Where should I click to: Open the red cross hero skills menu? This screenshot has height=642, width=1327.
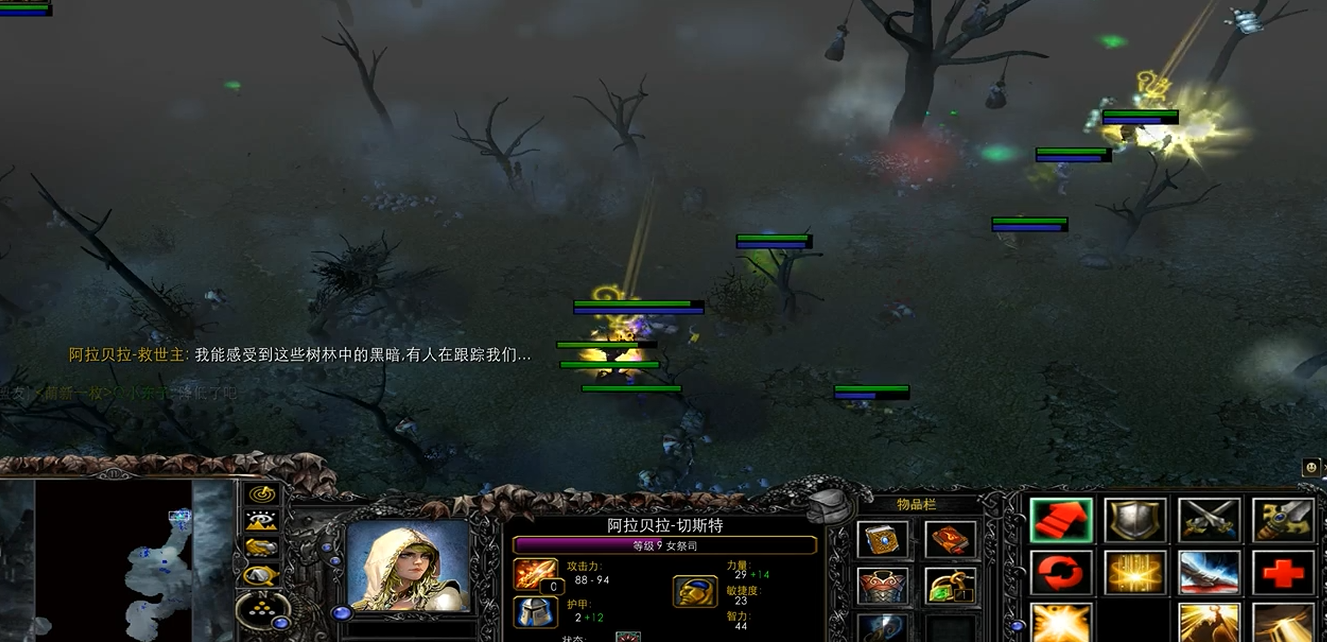tap(1283, 572)
